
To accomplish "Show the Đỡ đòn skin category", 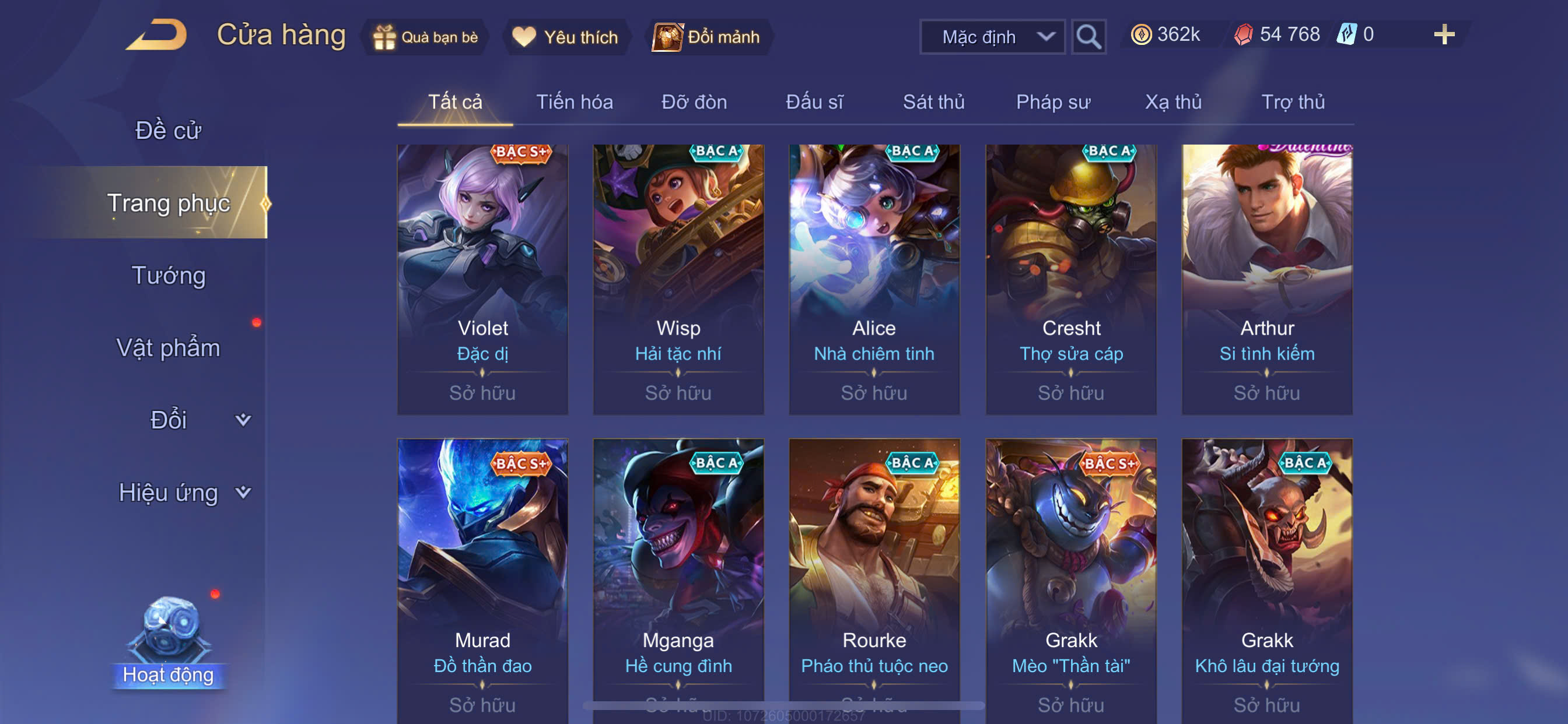I will pyautogui.click(x=694, y=101).
